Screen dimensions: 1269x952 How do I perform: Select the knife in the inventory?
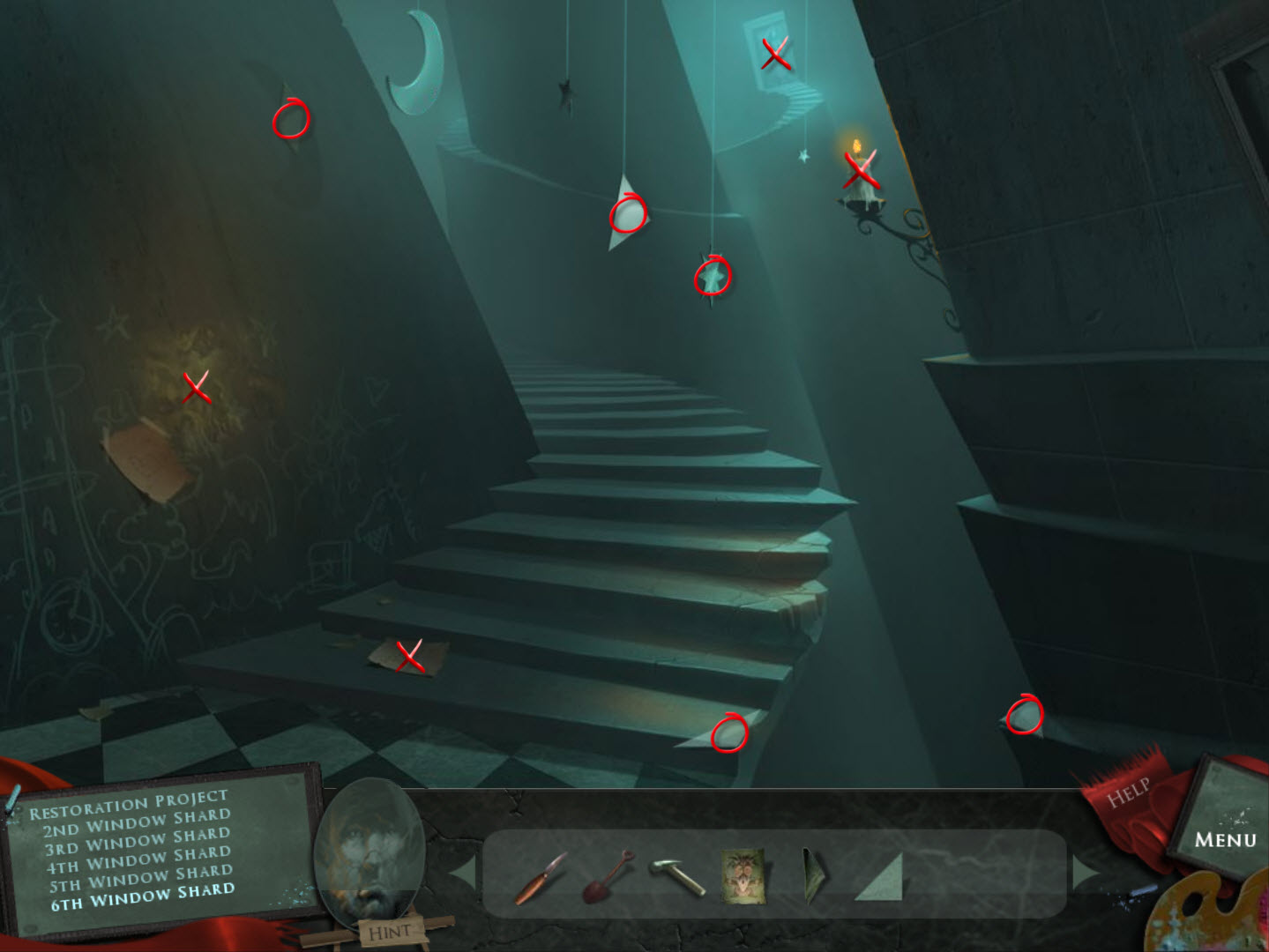pos(540,878)
